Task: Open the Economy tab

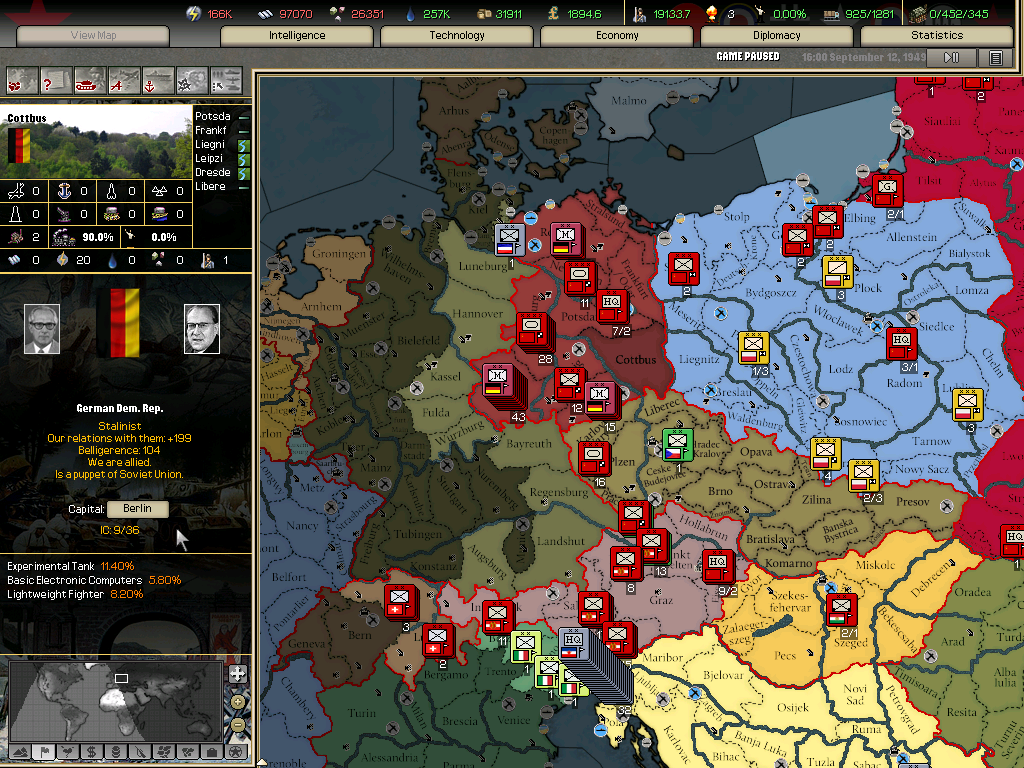Action: (x=617, y=35)
